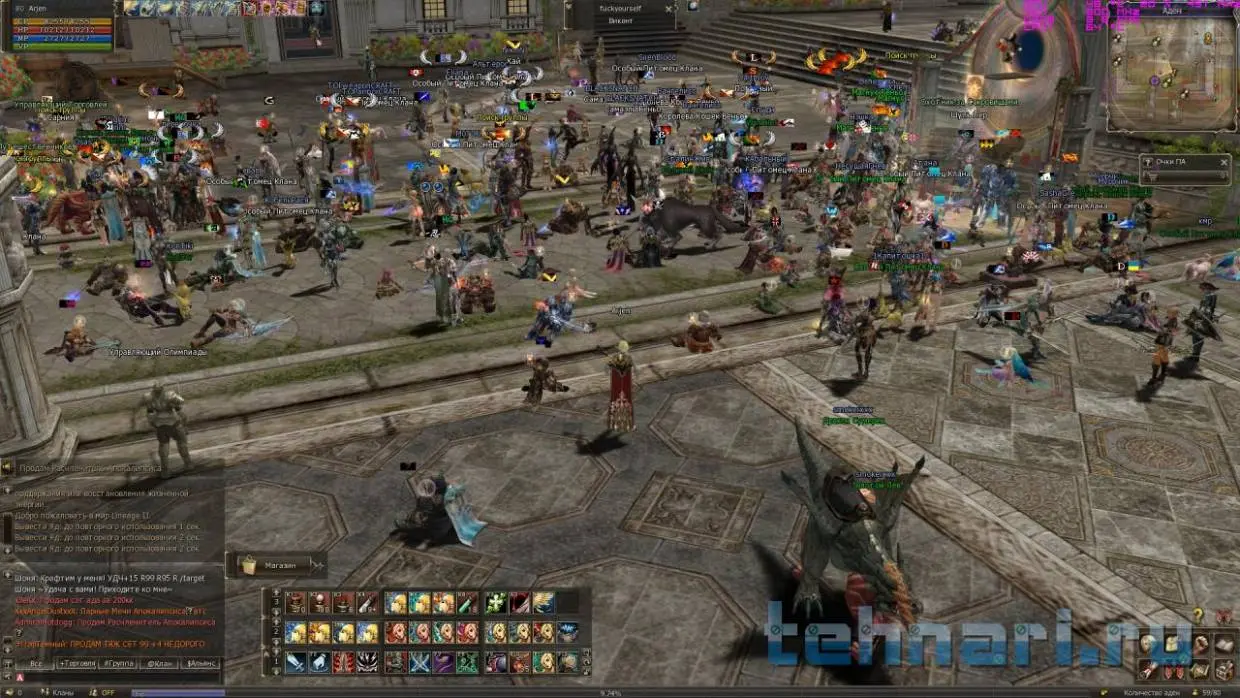The image size is (1240, 698).
Task: Activate the sword skill in hotbar row one
Action: 296,661
